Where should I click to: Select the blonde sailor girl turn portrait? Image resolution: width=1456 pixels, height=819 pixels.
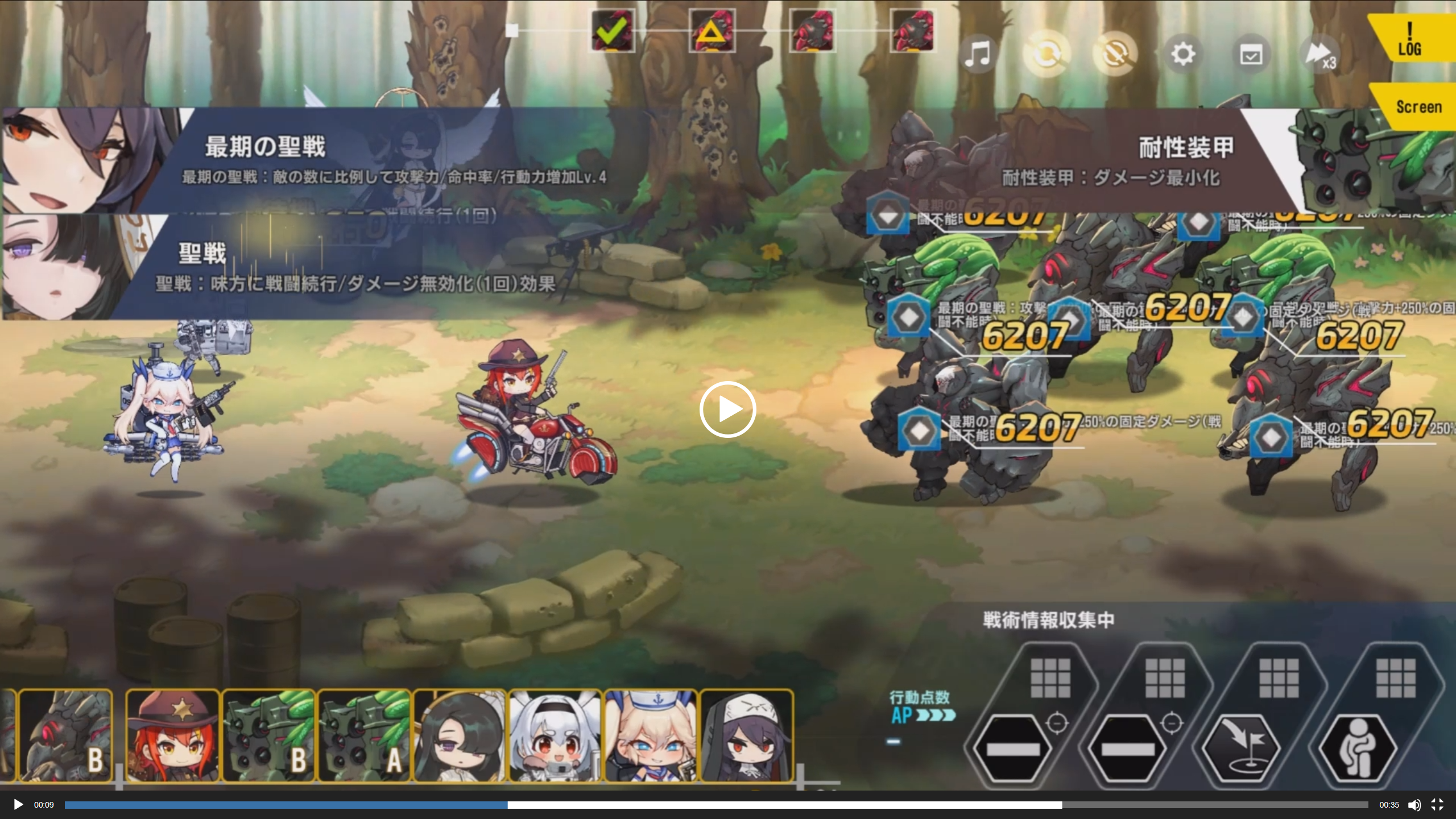[x=651, y=735]
